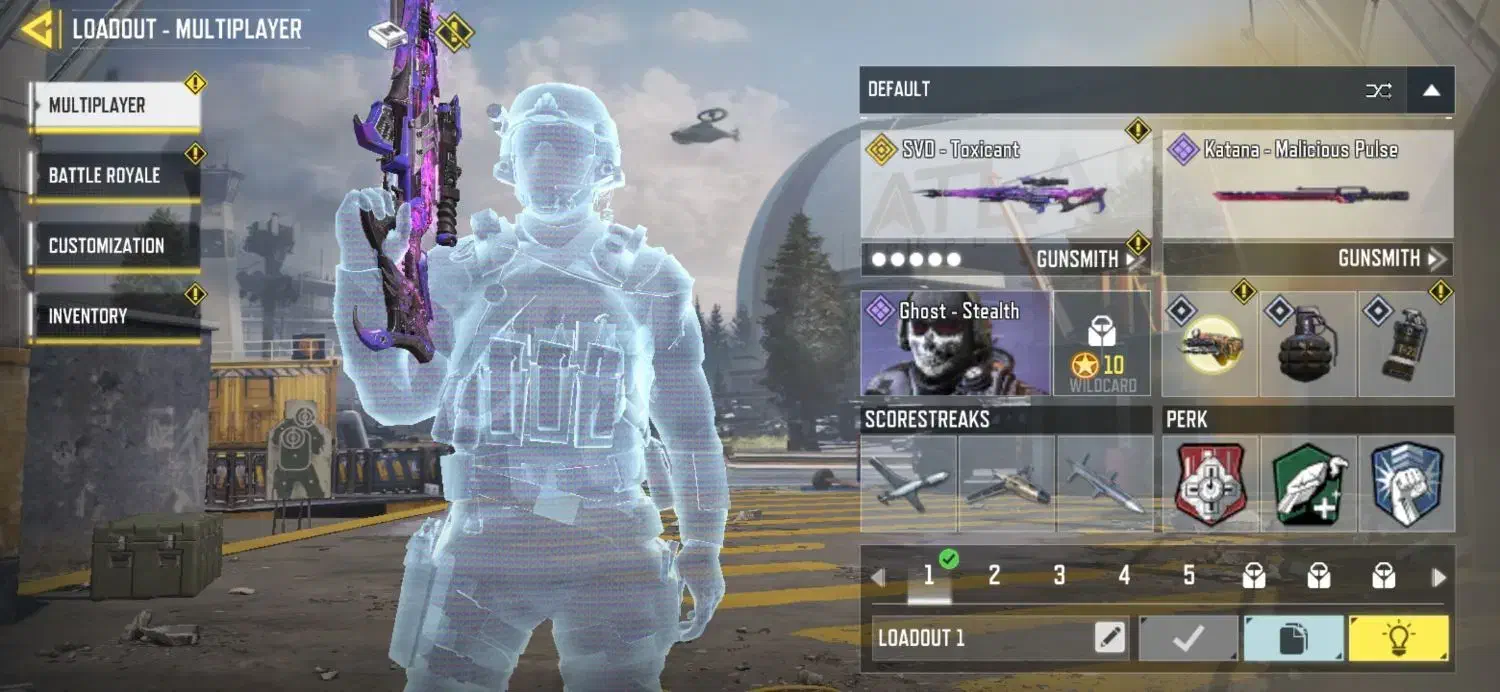1500x692 pixels.
Task: Select the Ghost - Stealth operator card
Action: (x=955, y=343)
